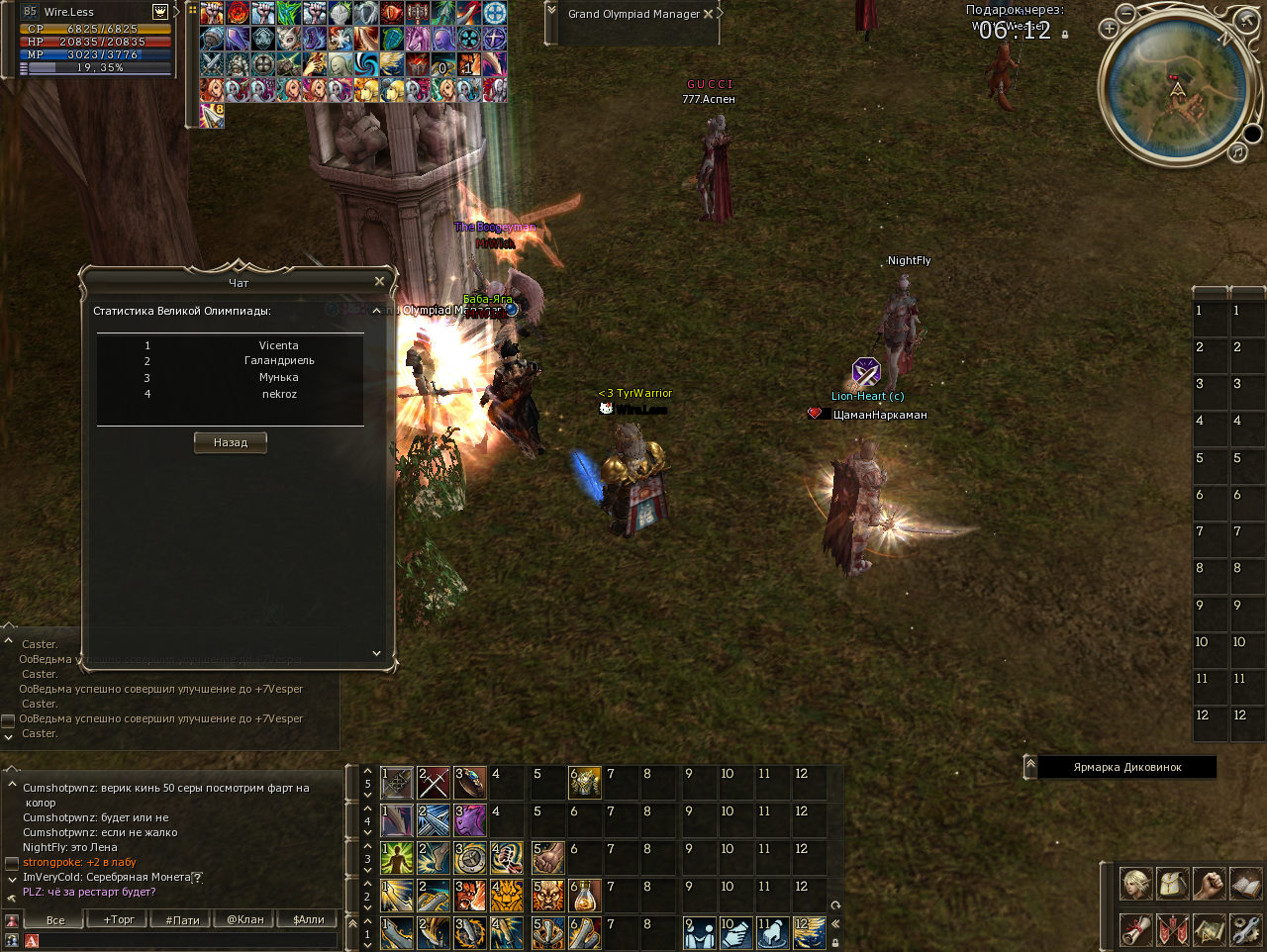Image resolution: width=1267 pixels, height=952 pixels.
Task: Switch to the +Торг chat tab
Action: (x=119, y=919)
